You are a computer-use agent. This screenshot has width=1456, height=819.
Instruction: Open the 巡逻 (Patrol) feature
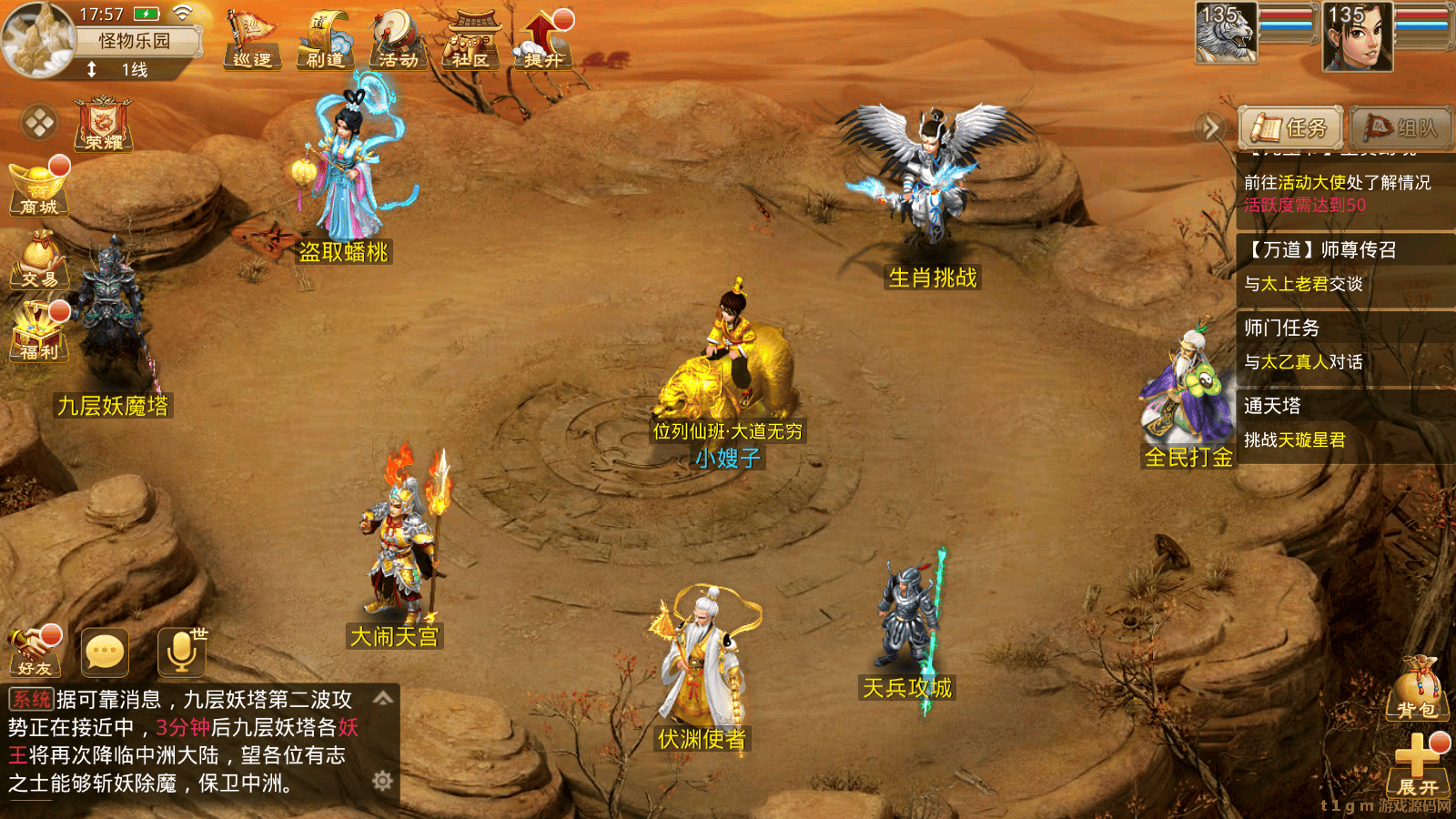pos(252,41)
